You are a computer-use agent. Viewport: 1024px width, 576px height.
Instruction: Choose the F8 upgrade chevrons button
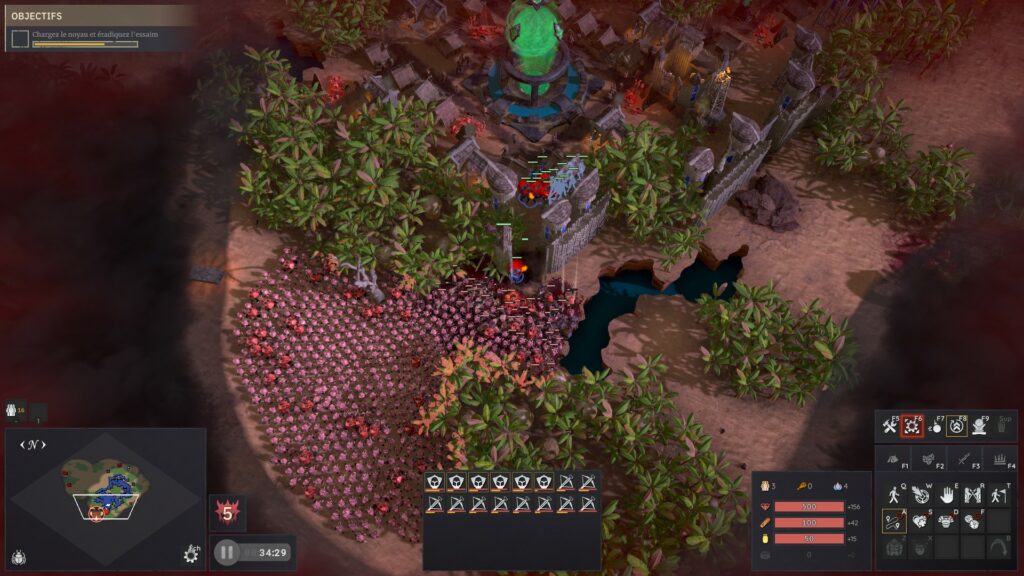(x=957, y=427)
